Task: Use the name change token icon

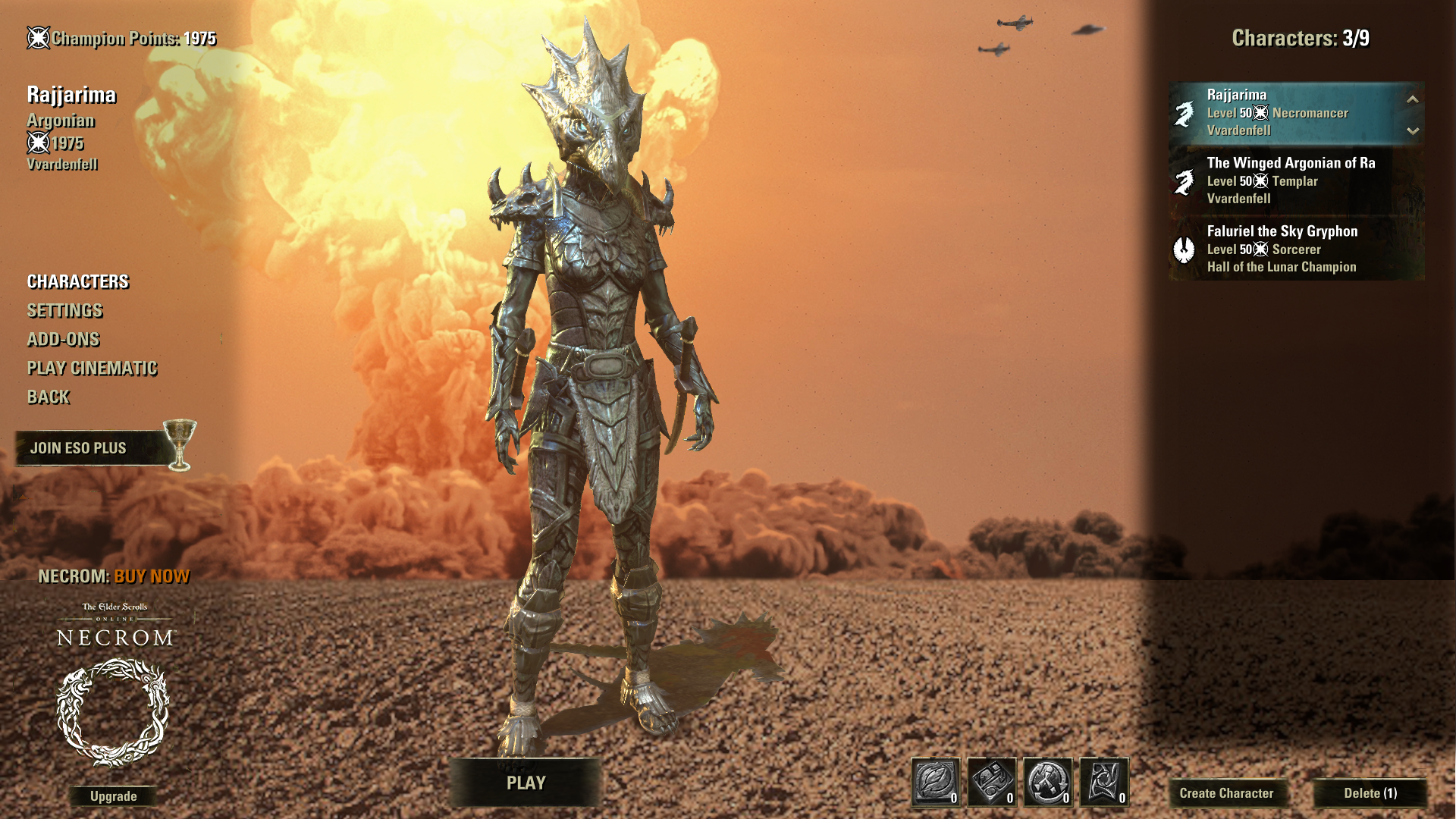Action: pos(936,782)
